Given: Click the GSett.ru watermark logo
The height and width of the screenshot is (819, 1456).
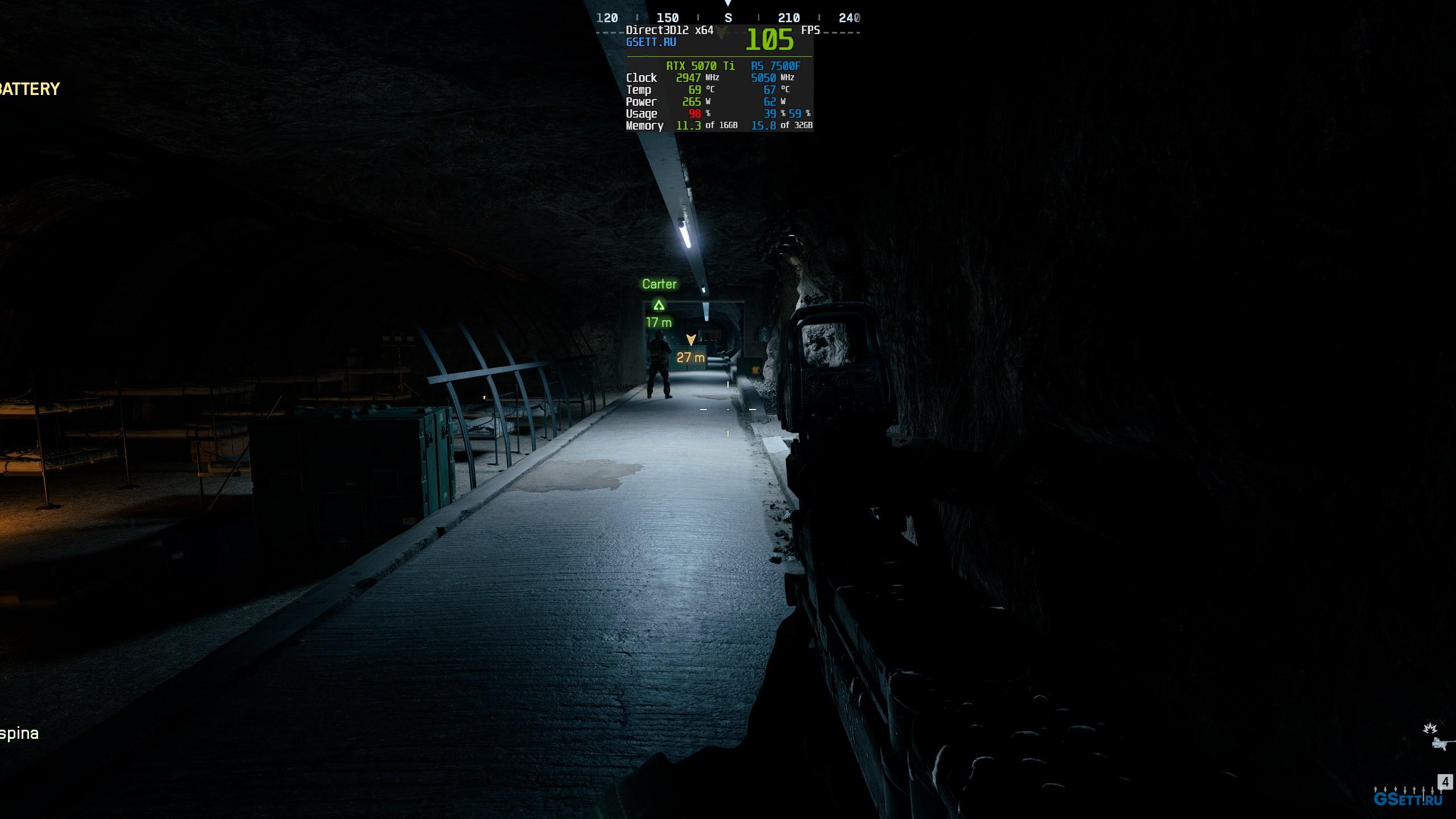Looking at the screenshot, I should coord(1408,799).
